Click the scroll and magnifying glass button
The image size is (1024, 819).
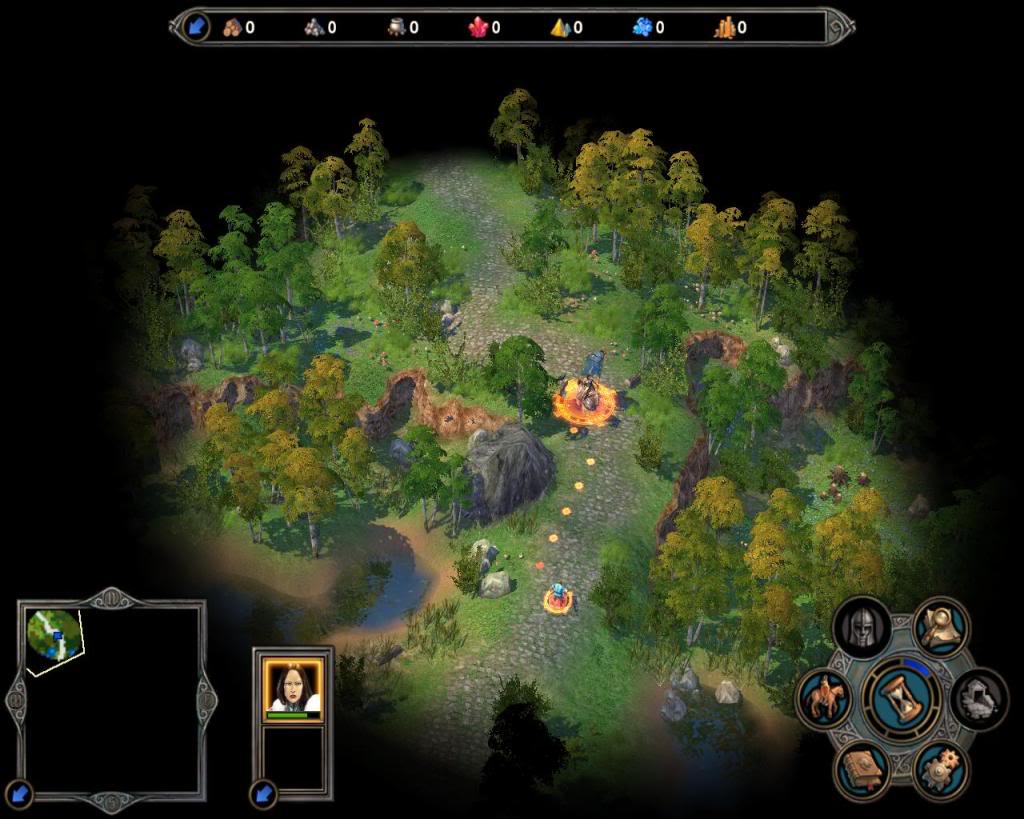(941, 627)
